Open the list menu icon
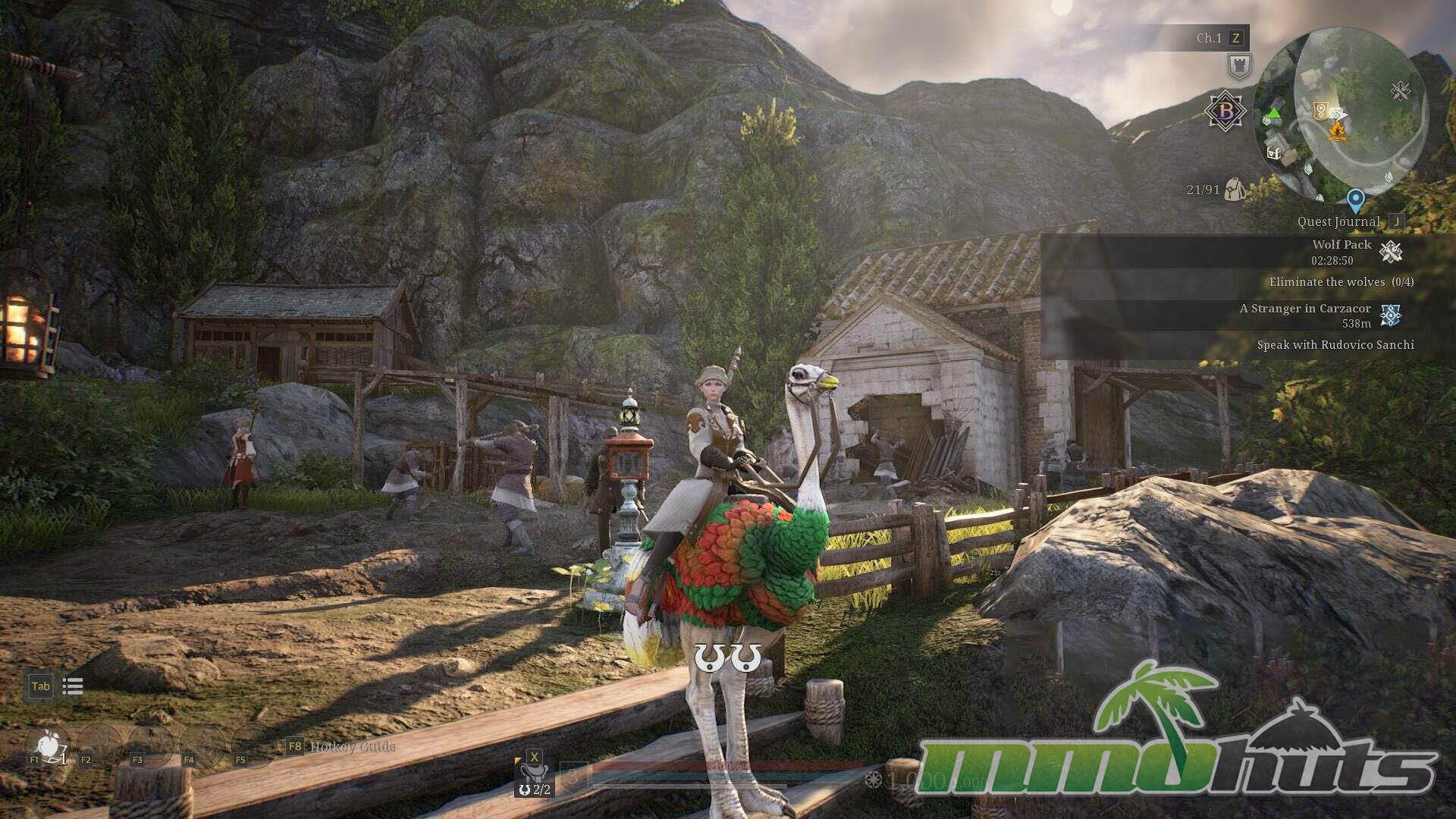The image size is (1456, 819). click(73, 686)
